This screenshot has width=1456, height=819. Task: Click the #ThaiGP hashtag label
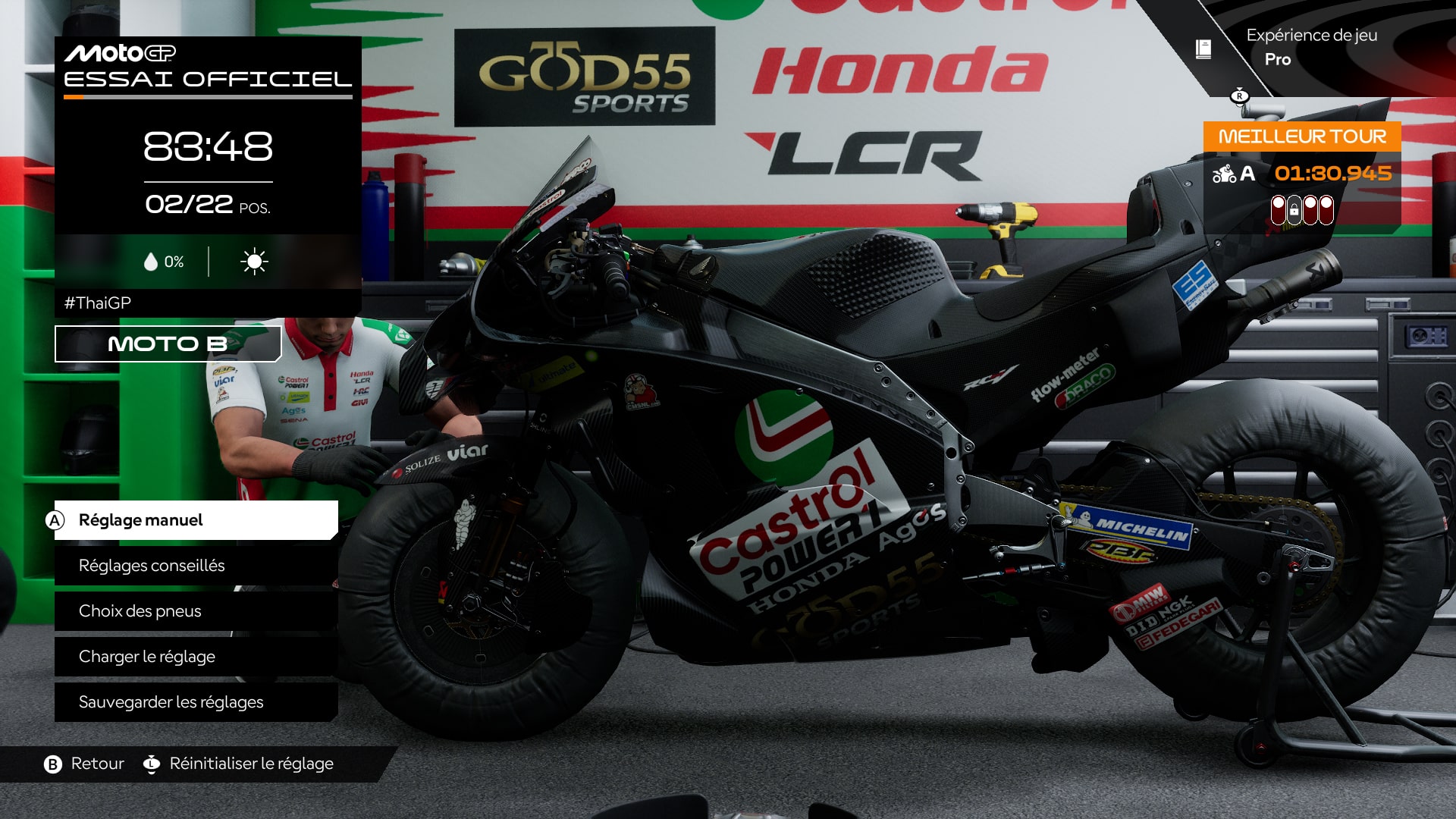point(99,301)
